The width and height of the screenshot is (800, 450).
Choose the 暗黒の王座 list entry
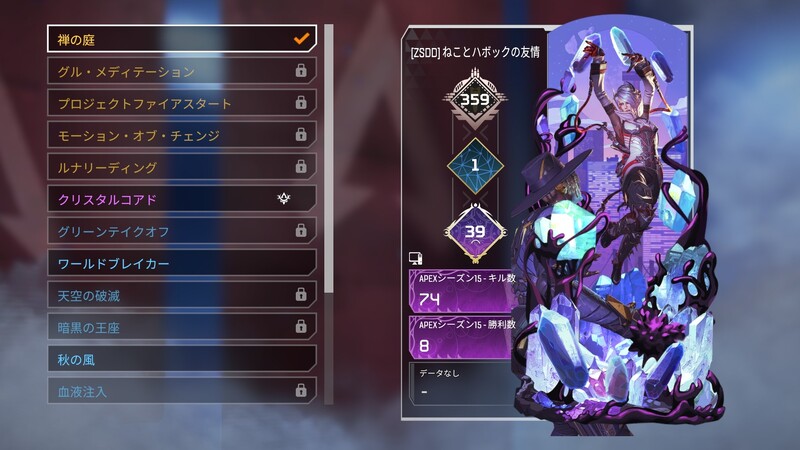click(181, 327)
